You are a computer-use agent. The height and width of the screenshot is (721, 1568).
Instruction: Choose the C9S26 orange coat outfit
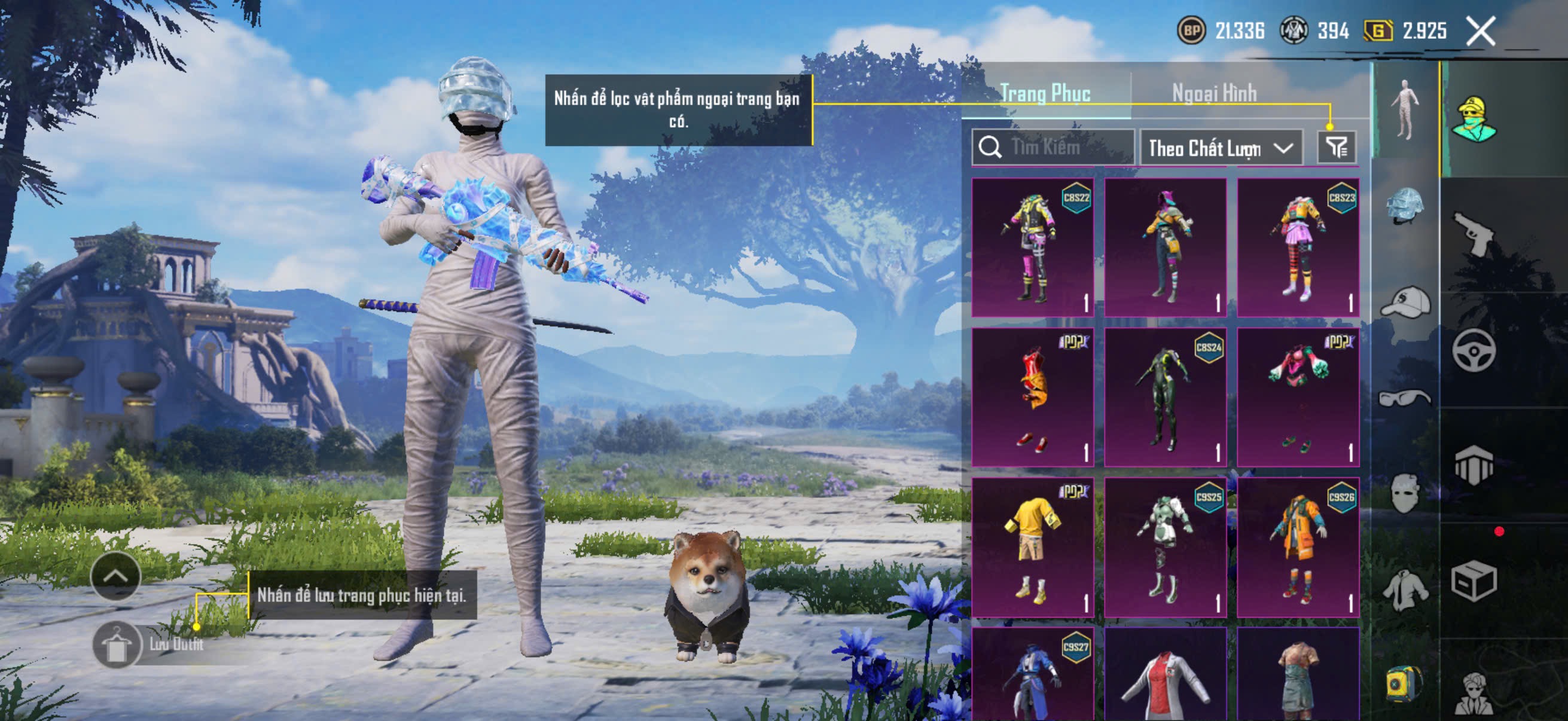[x=1298, y=546]
